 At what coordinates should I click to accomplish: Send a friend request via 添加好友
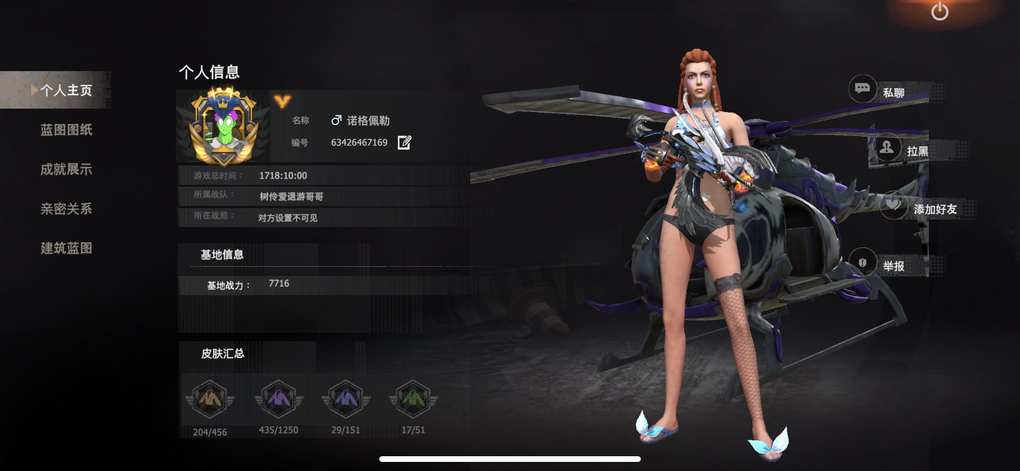coord(918,209)
